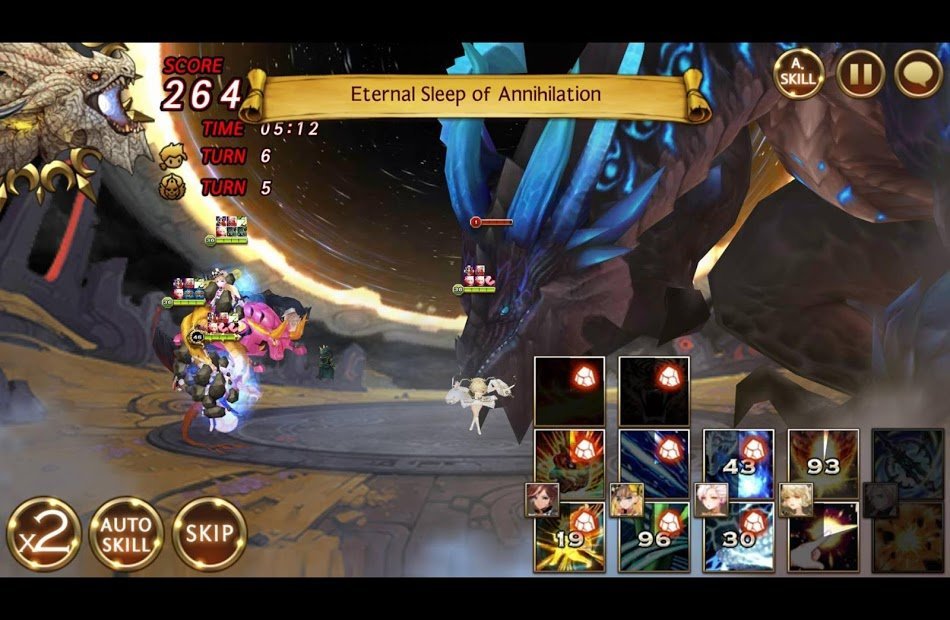This screenshot has width=950, height=620.
Task: Skip the battle animation with the Skip button
Action: click(x=209, y=534)
